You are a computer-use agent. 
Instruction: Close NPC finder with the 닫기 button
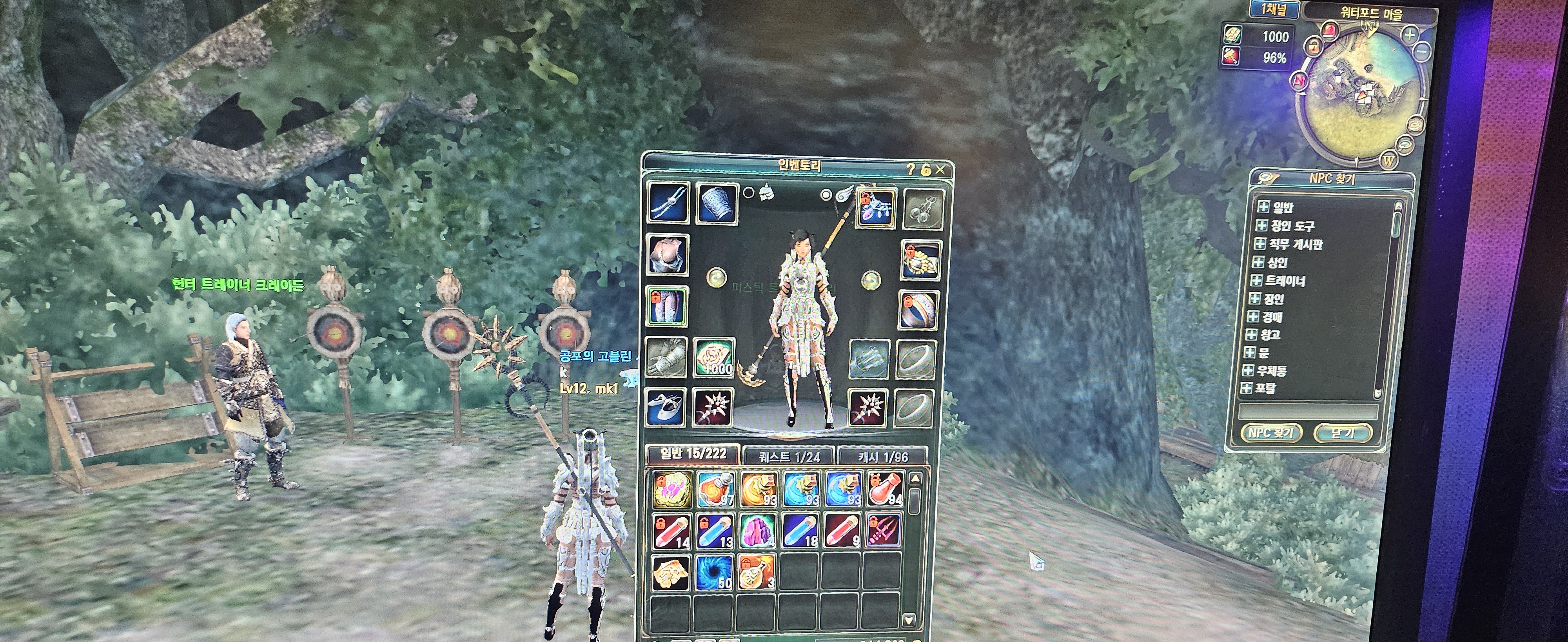(x=1343, y=433)
